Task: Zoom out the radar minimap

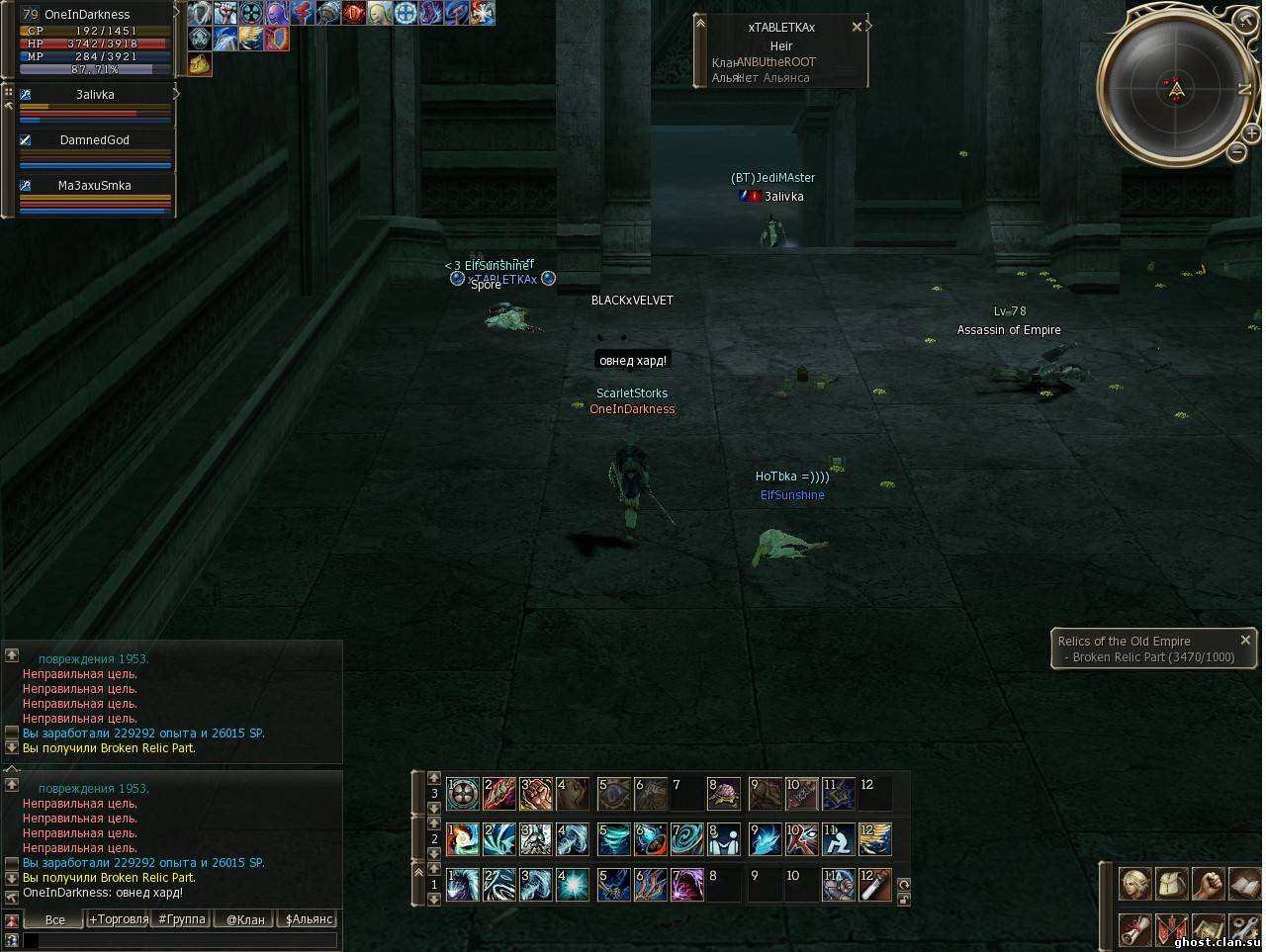Action: (1237, 152)
